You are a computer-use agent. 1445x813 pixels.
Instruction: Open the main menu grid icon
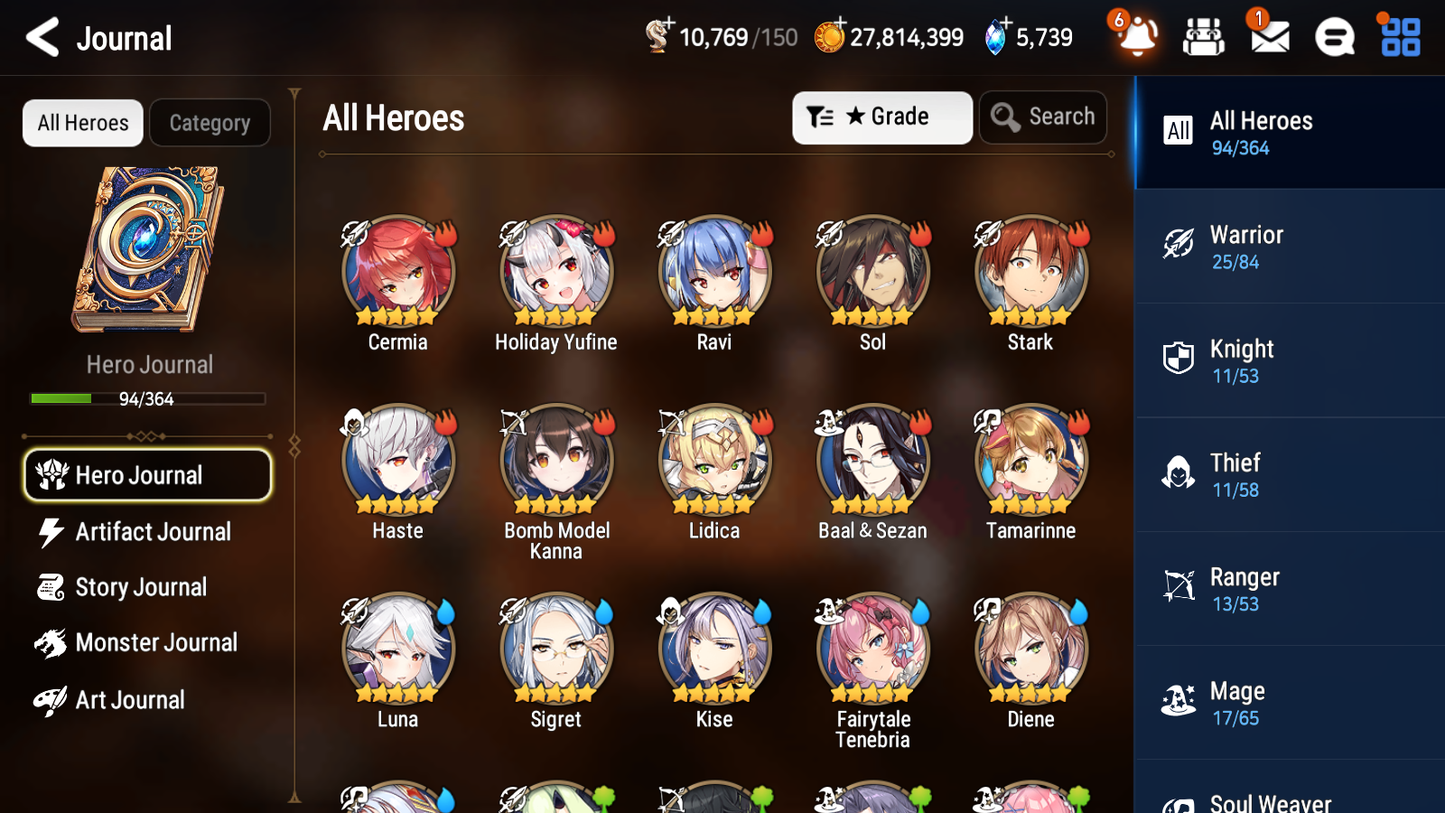point(1398,37)
